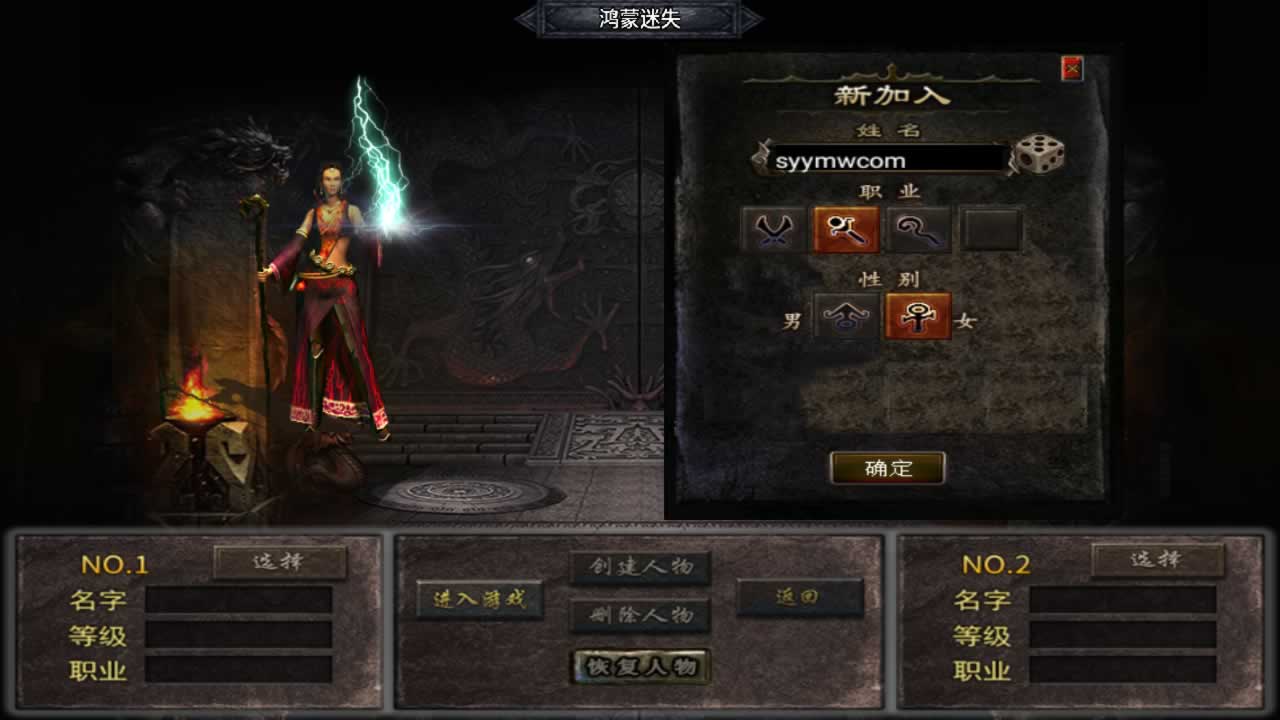This screenshot has width=1280, height=720.
Task: Click the 删除人物 delete character button
Action: [640, 615]
